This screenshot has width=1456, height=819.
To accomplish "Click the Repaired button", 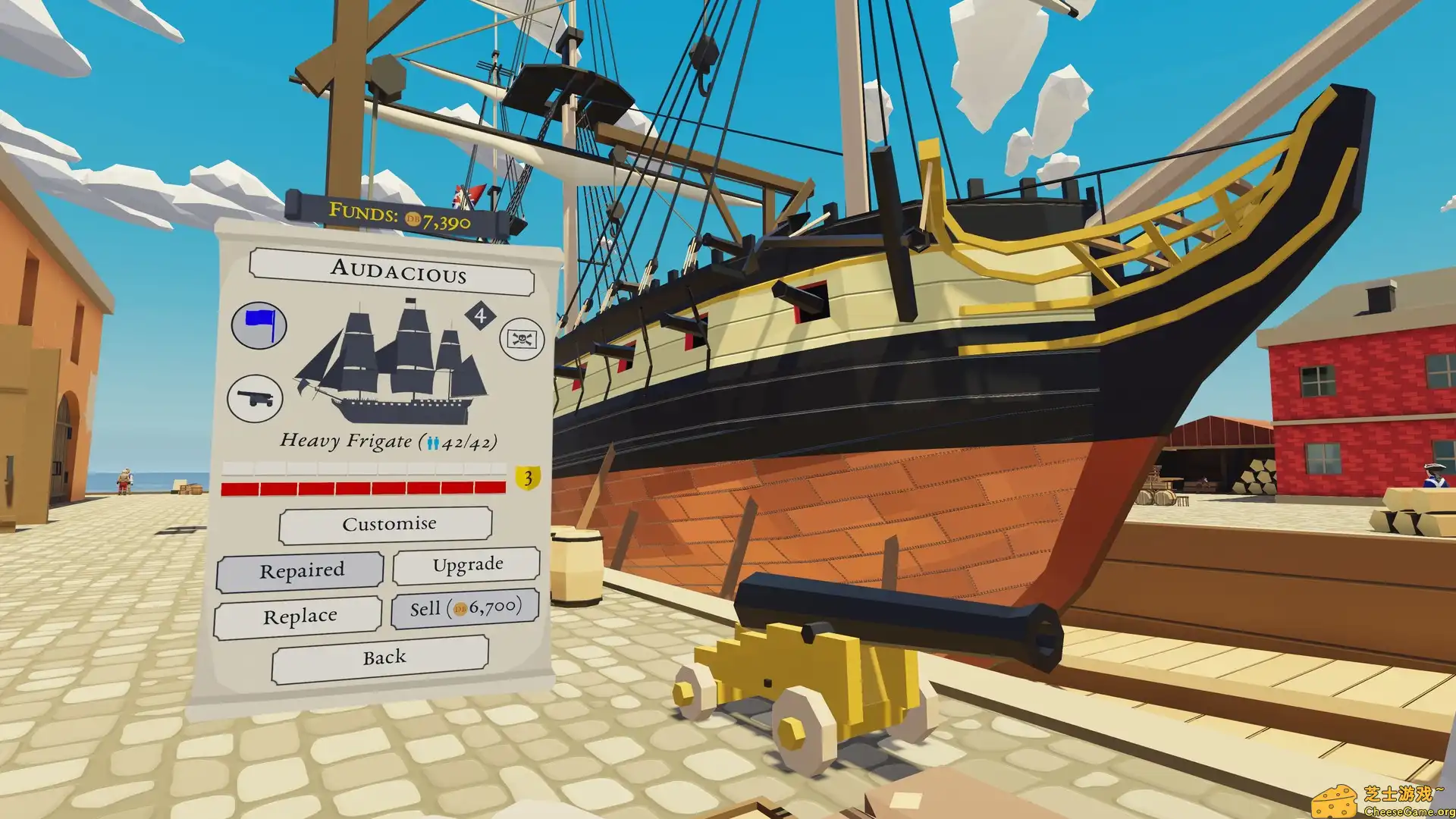I will coord(300,570).
